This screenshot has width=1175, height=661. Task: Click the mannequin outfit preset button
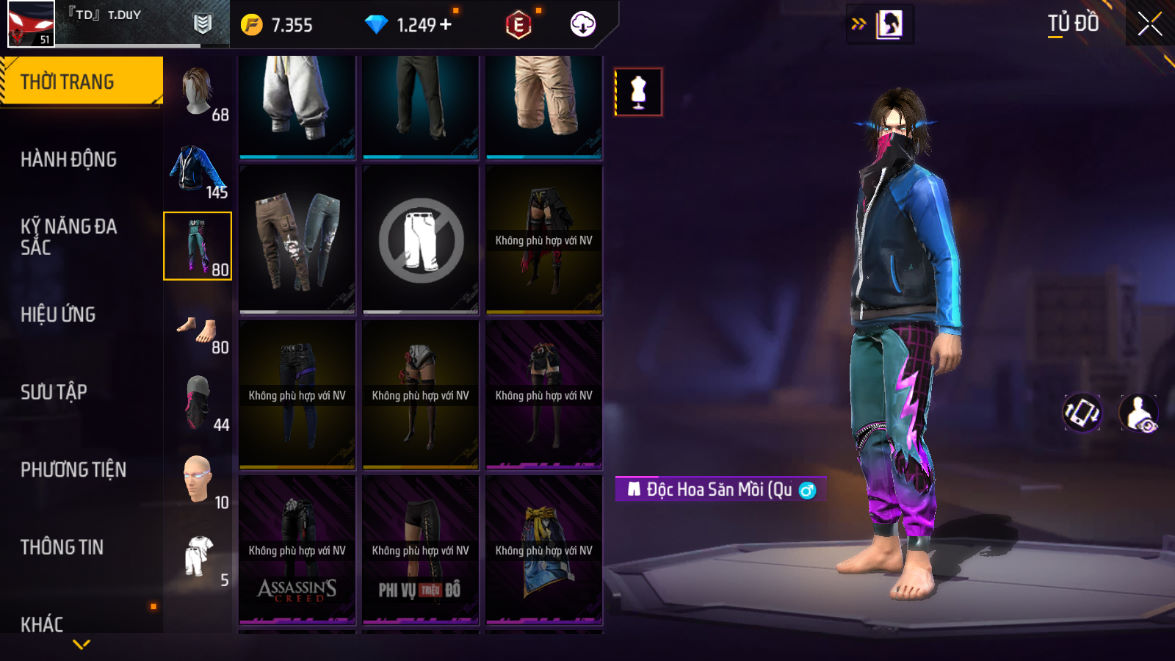pyautogui.click(x=638, y=92)
